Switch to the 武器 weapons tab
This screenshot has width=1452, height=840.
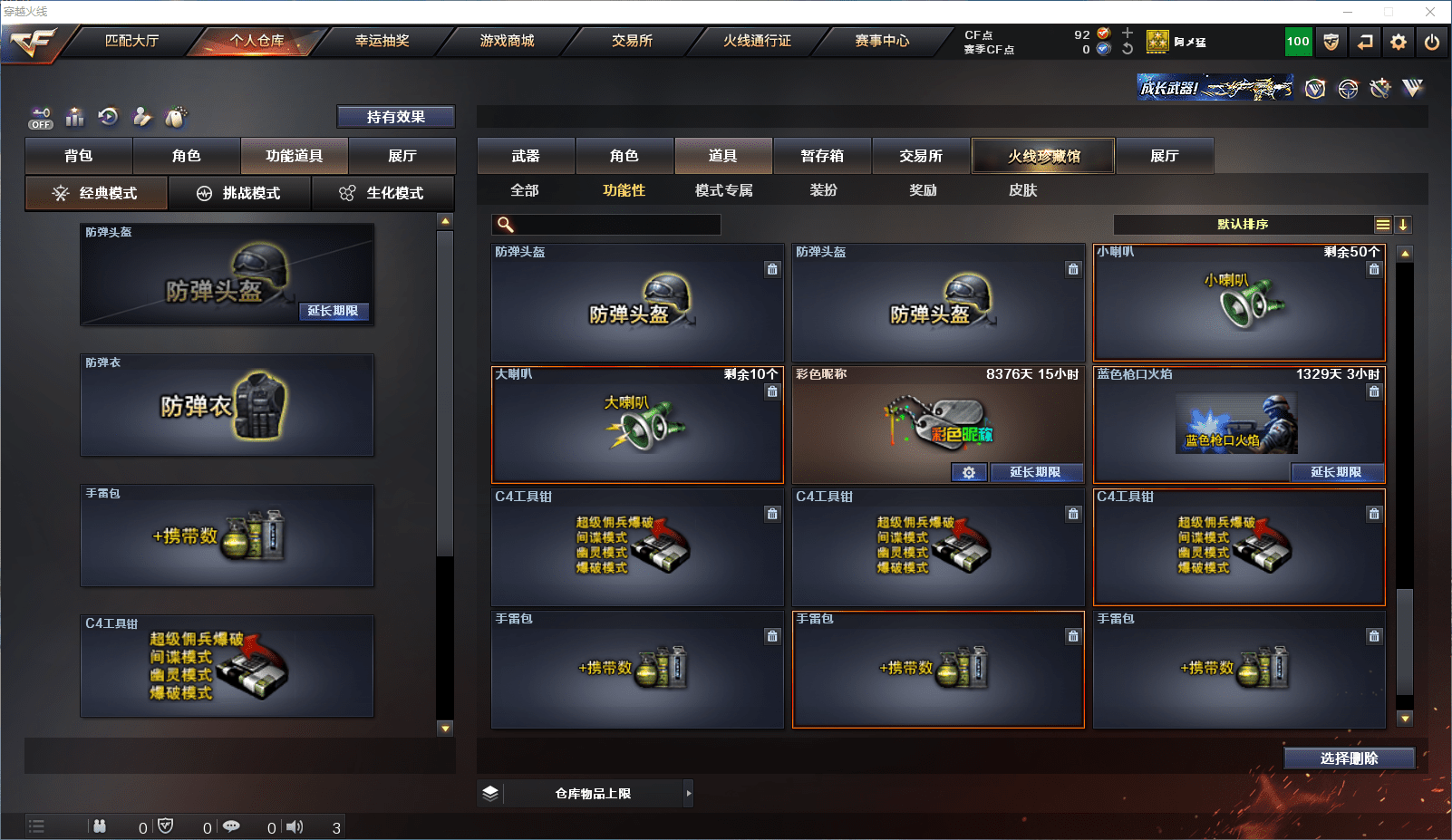pos(526,156)
